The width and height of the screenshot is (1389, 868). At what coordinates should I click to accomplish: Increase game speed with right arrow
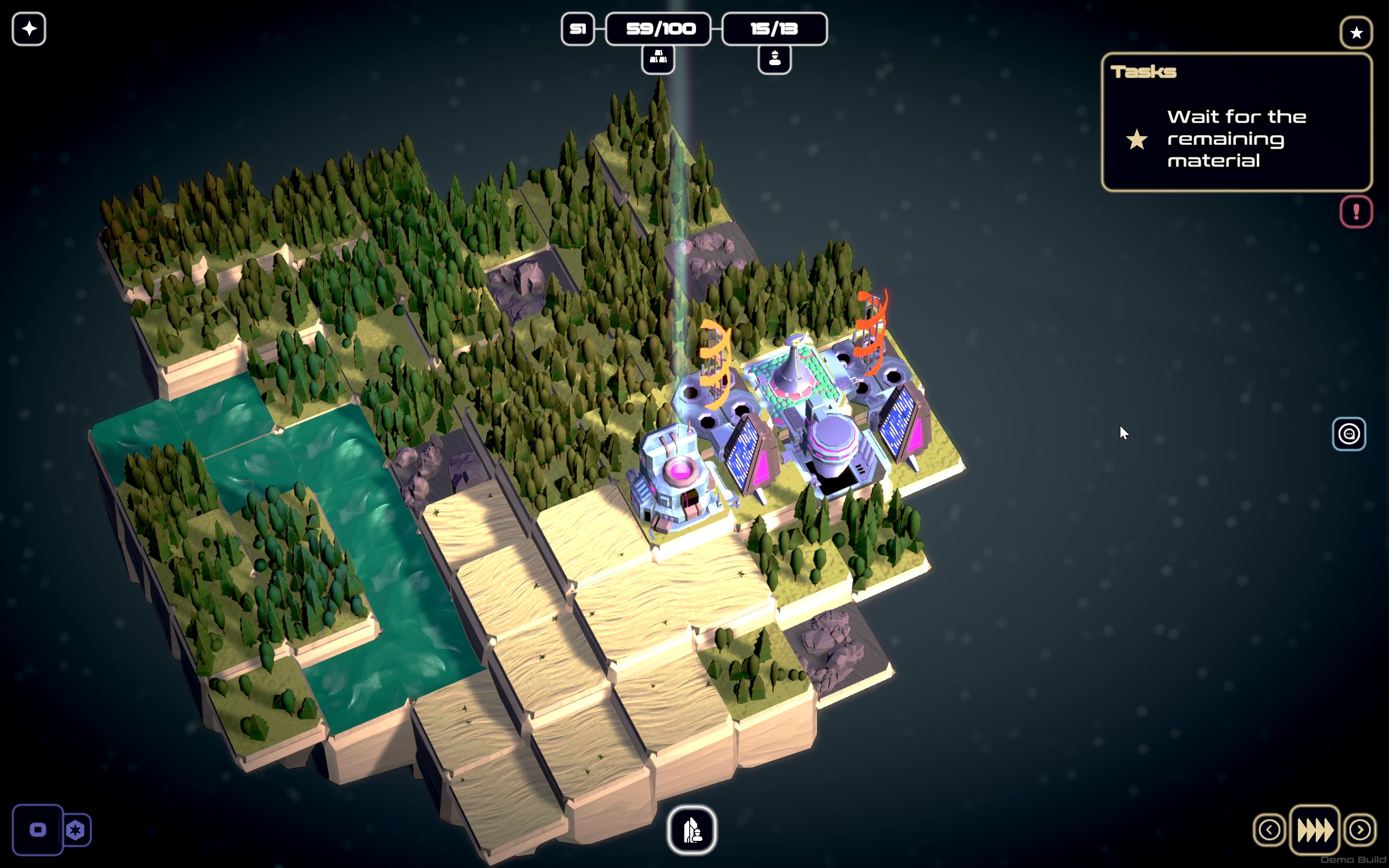click(1359, 829)
